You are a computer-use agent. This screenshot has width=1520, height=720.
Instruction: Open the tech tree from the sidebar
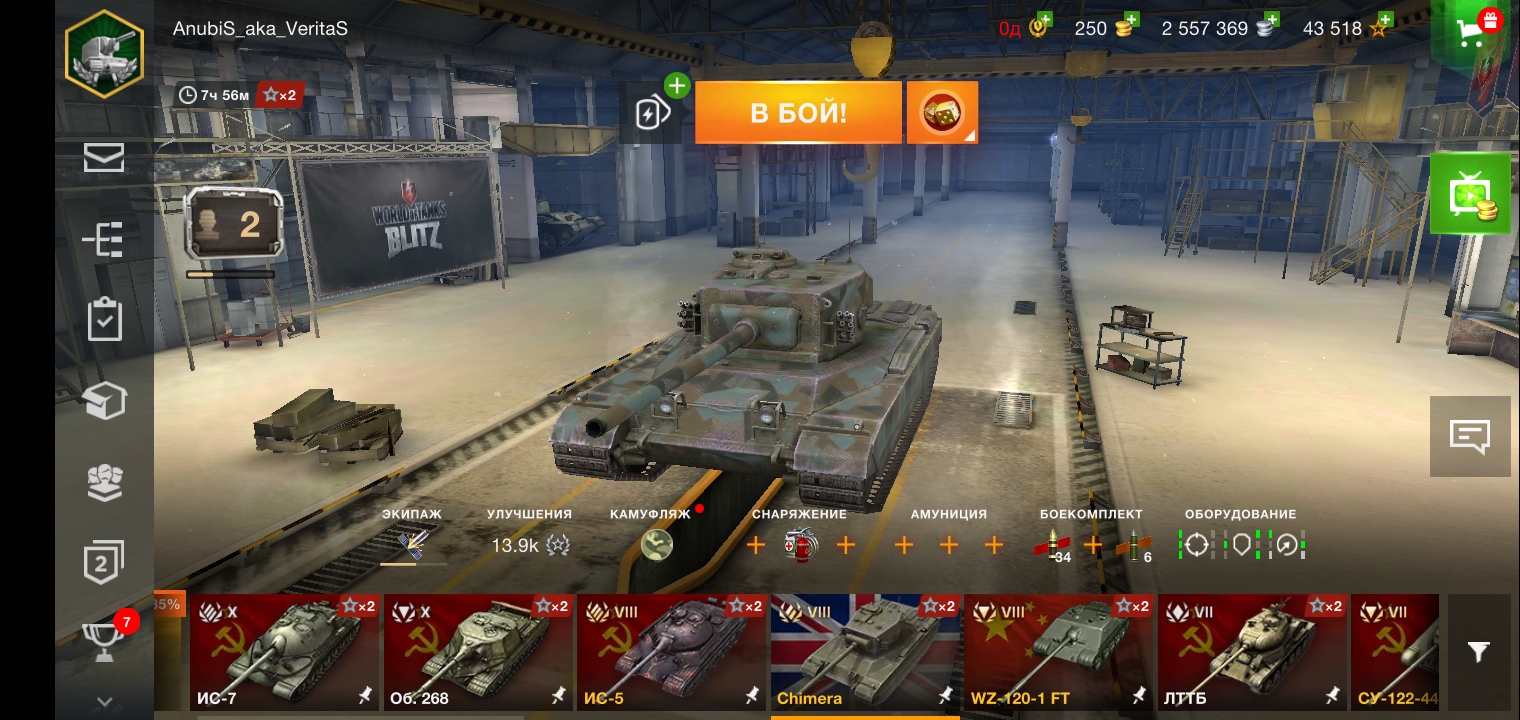coord(104,239)
